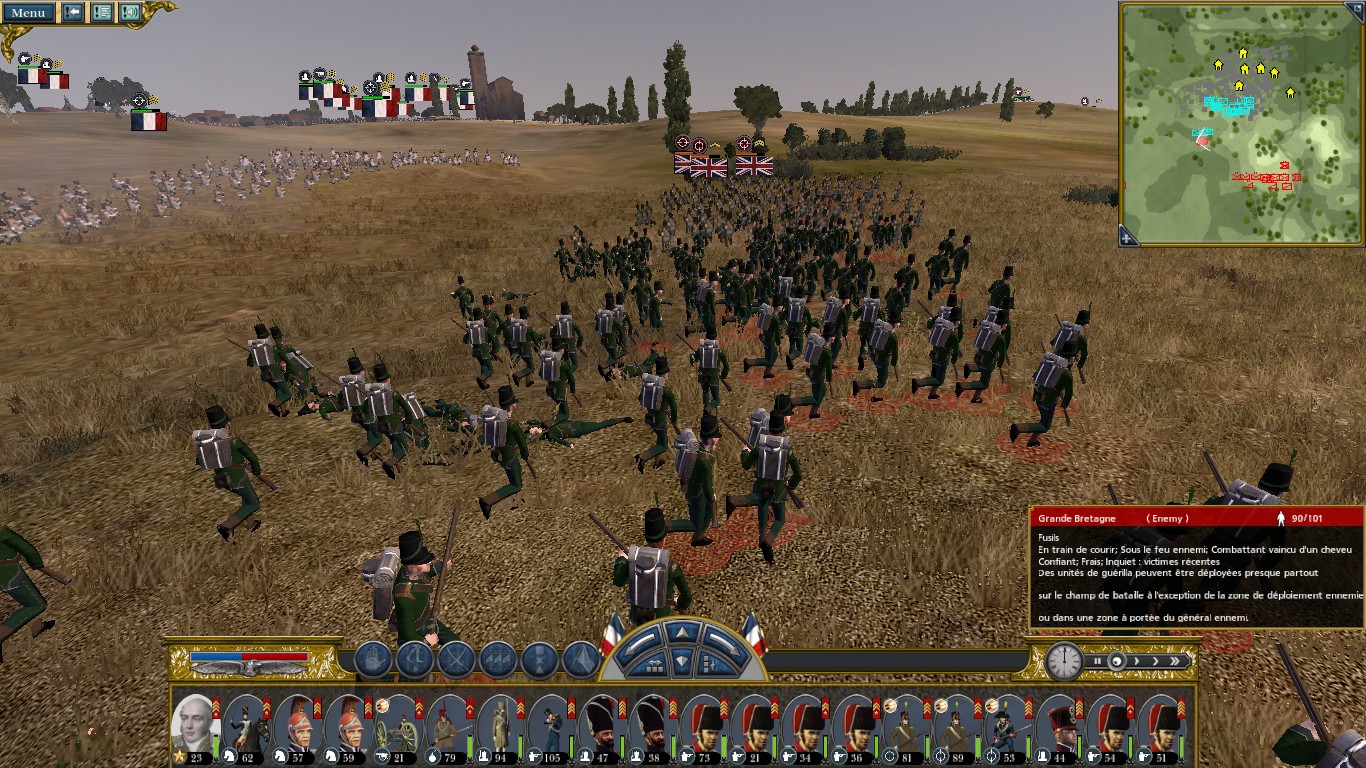Activate the open hand order icon
The height and width of the screenshot is (768, 1366).
(372, 660)
